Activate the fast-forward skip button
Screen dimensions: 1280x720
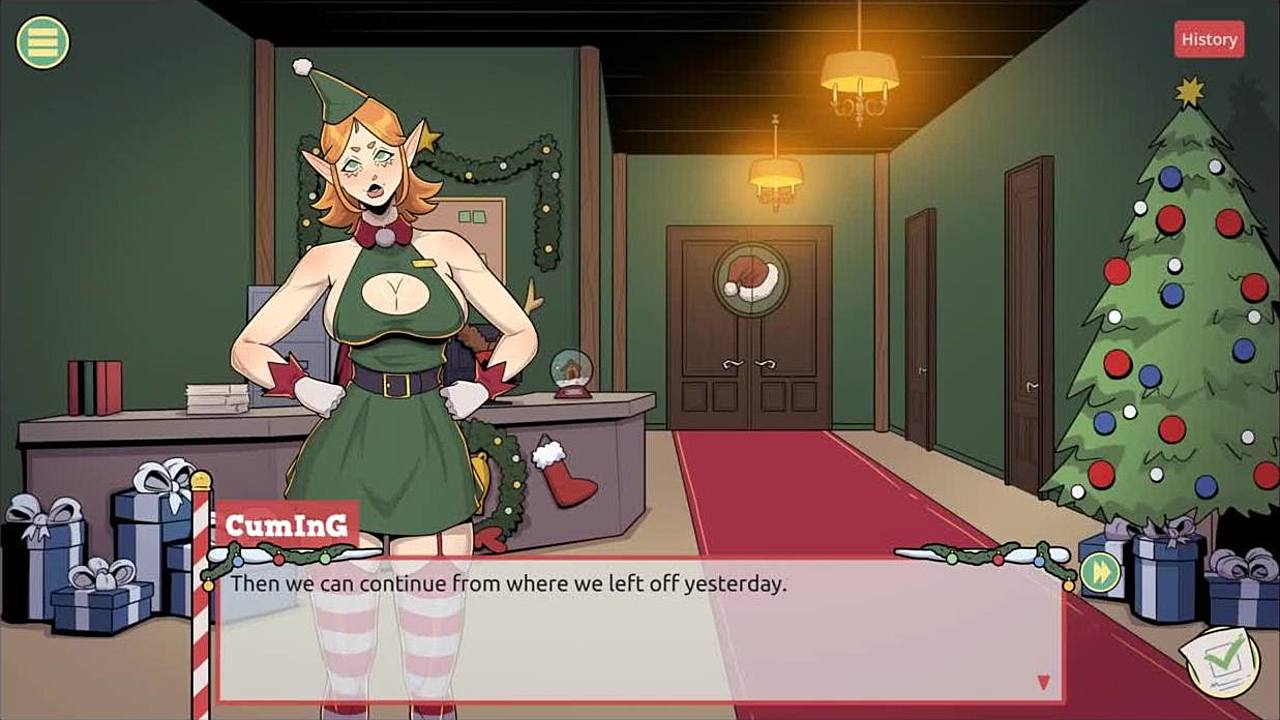pos(1099,573)
